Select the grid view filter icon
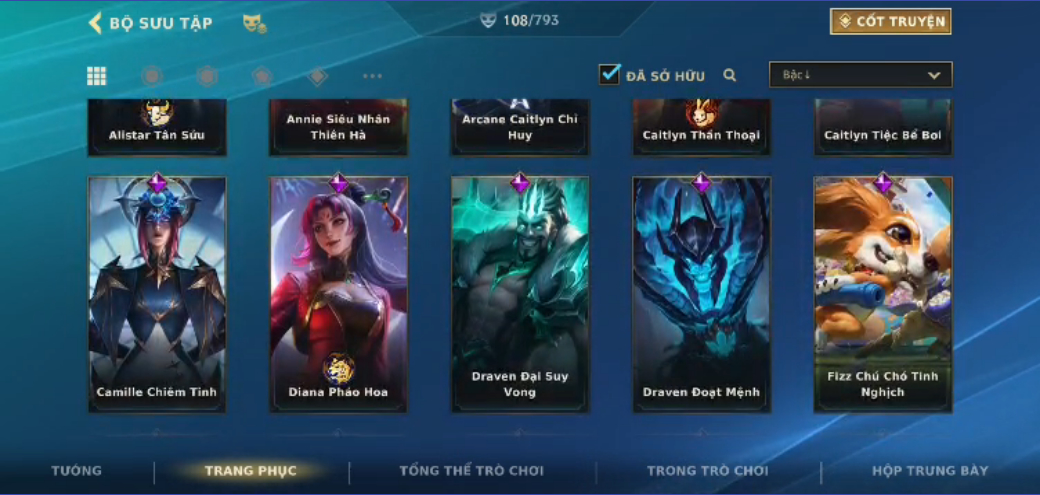1040x495 pixels. 97,76
